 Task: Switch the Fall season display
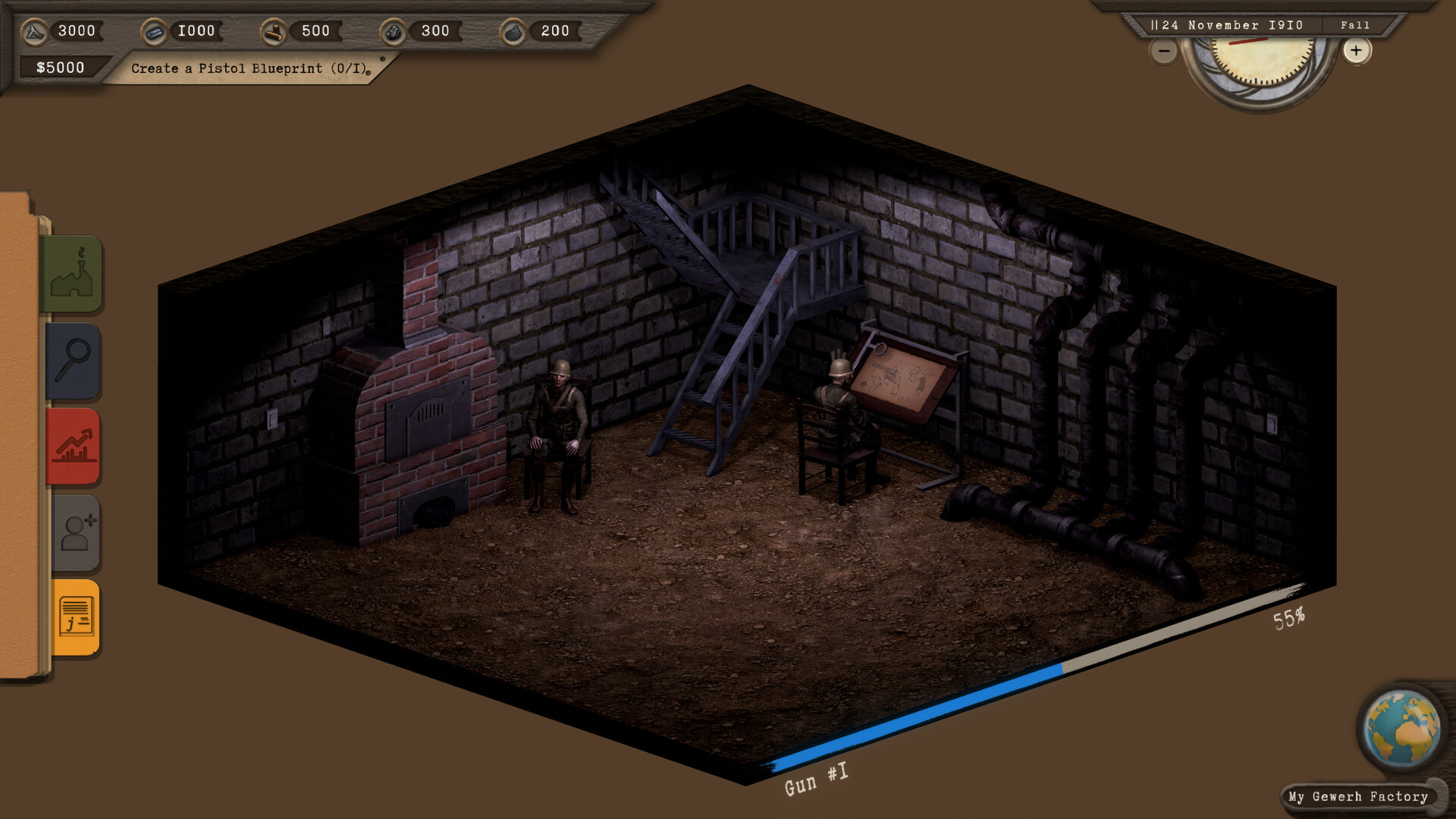(1357, 25)
